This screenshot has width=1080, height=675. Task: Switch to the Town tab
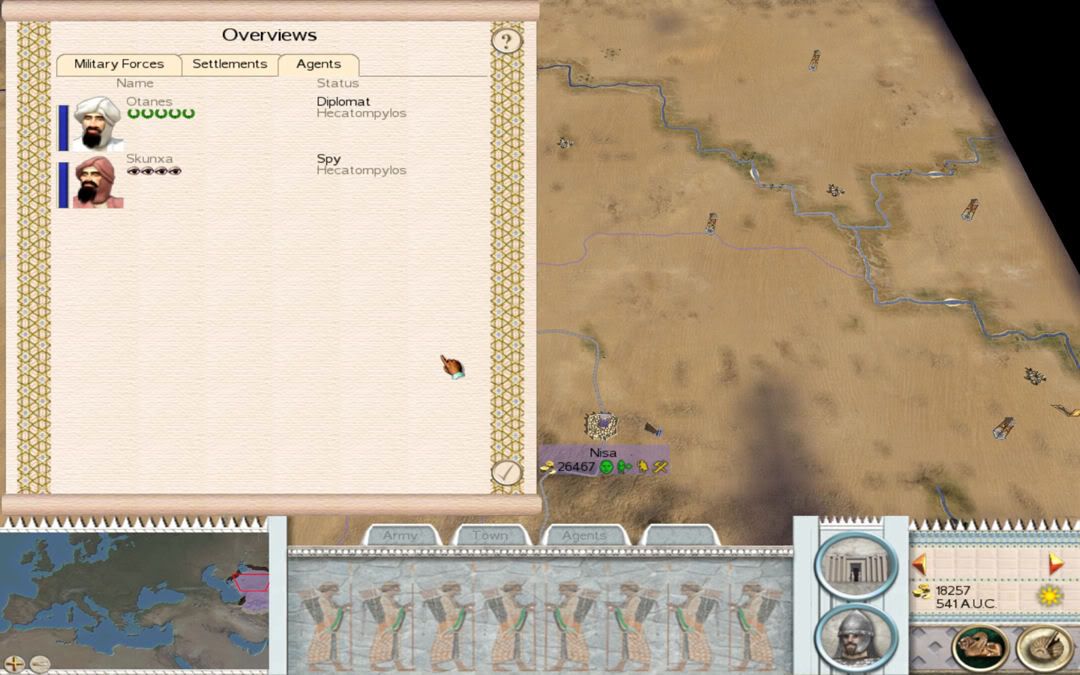[490, 536]
